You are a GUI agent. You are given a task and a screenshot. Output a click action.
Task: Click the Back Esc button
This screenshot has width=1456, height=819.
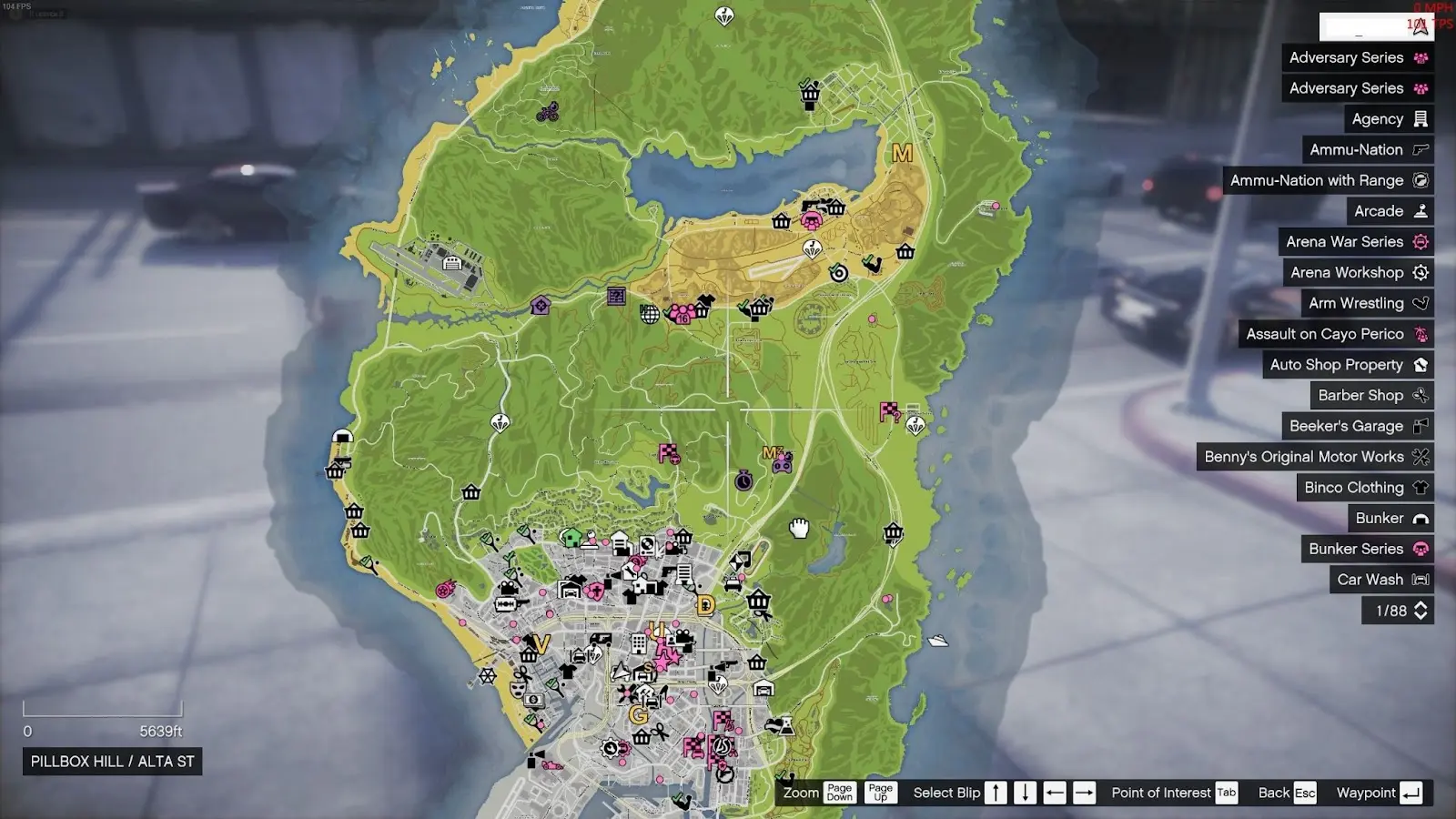click(1305, 793)
